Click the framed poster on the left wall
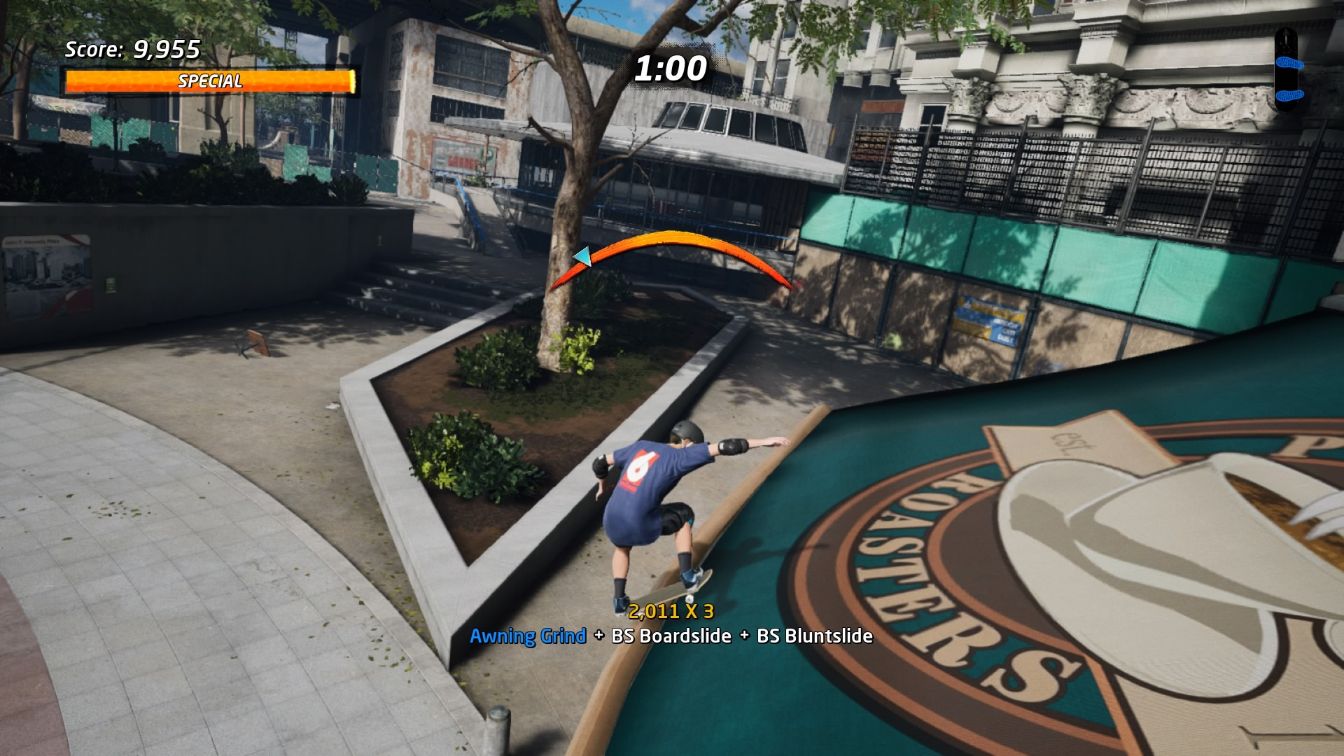 [45, 274]
